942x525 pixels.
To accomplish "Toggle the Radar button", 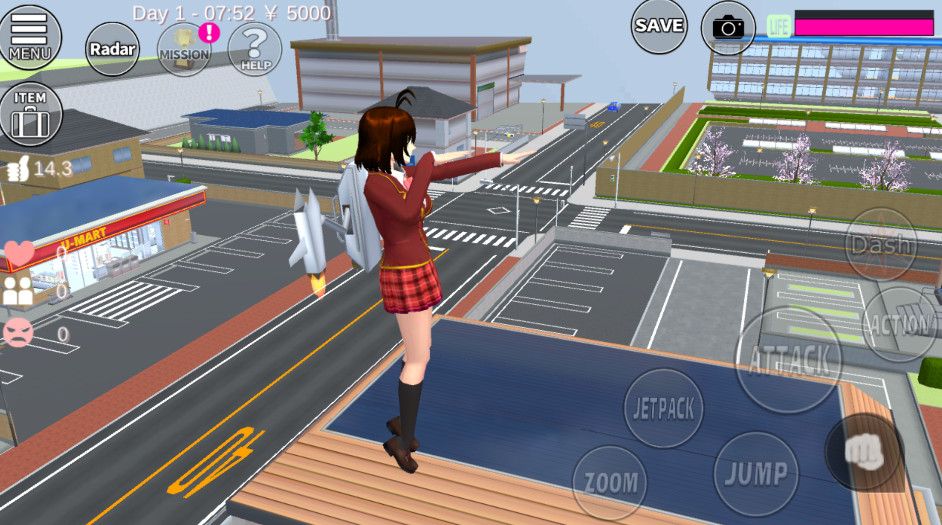I will [112, 49].
